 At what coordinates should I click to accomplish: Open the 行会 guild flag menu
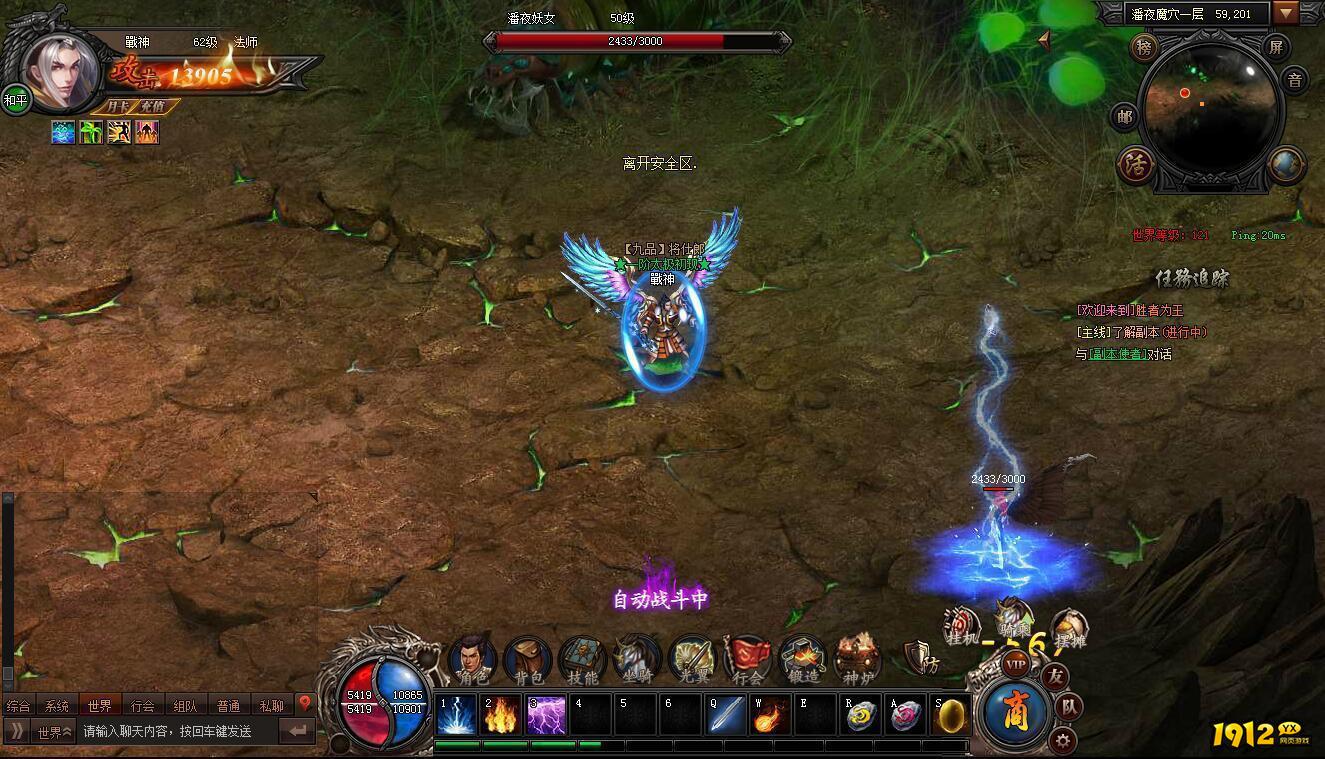[747, 658]
